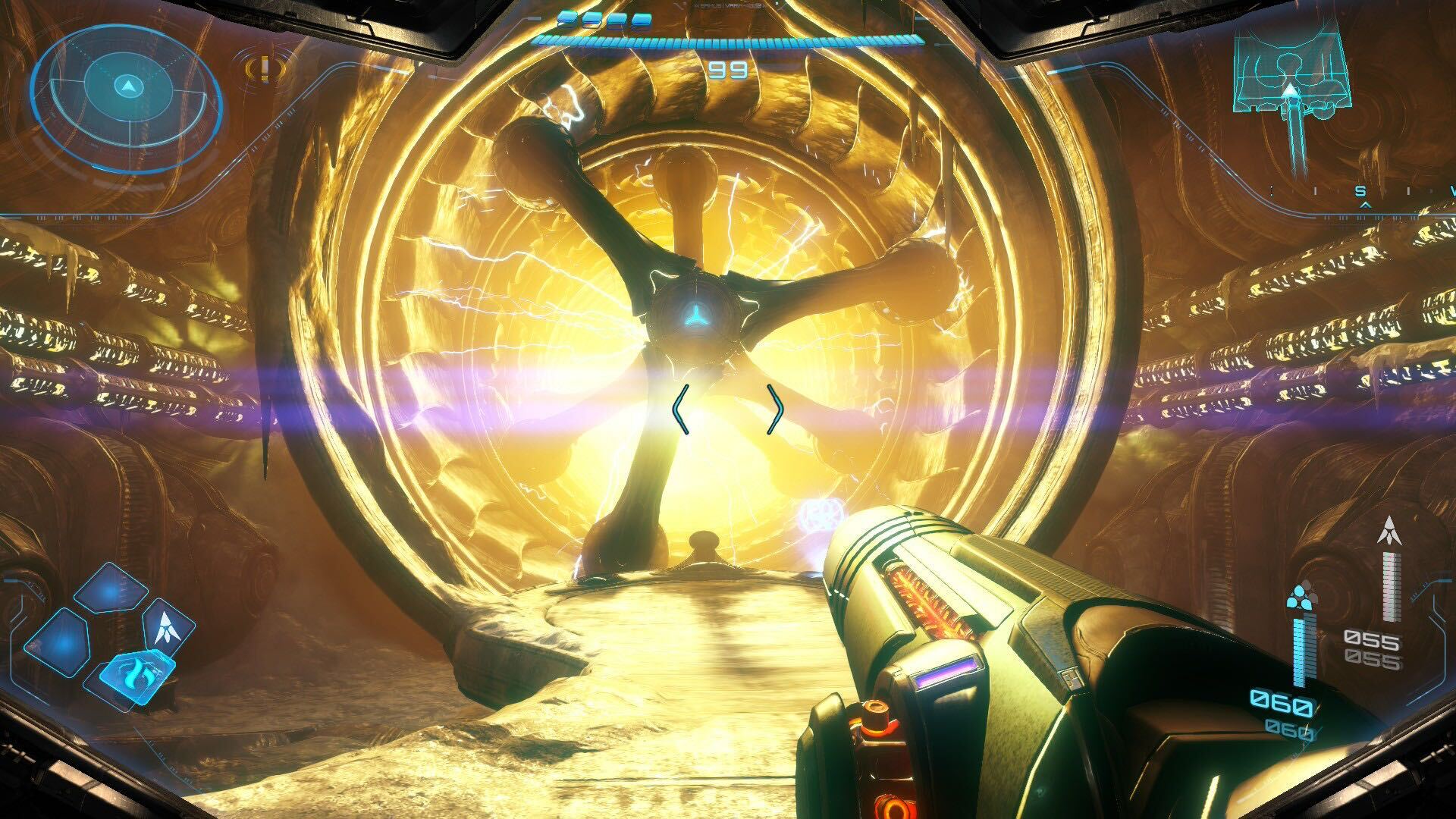Image resolution: width=1456 pixels, height=819 pixels.
Task: Select the yellow exclamation warning icon
Action: (264, 69)
